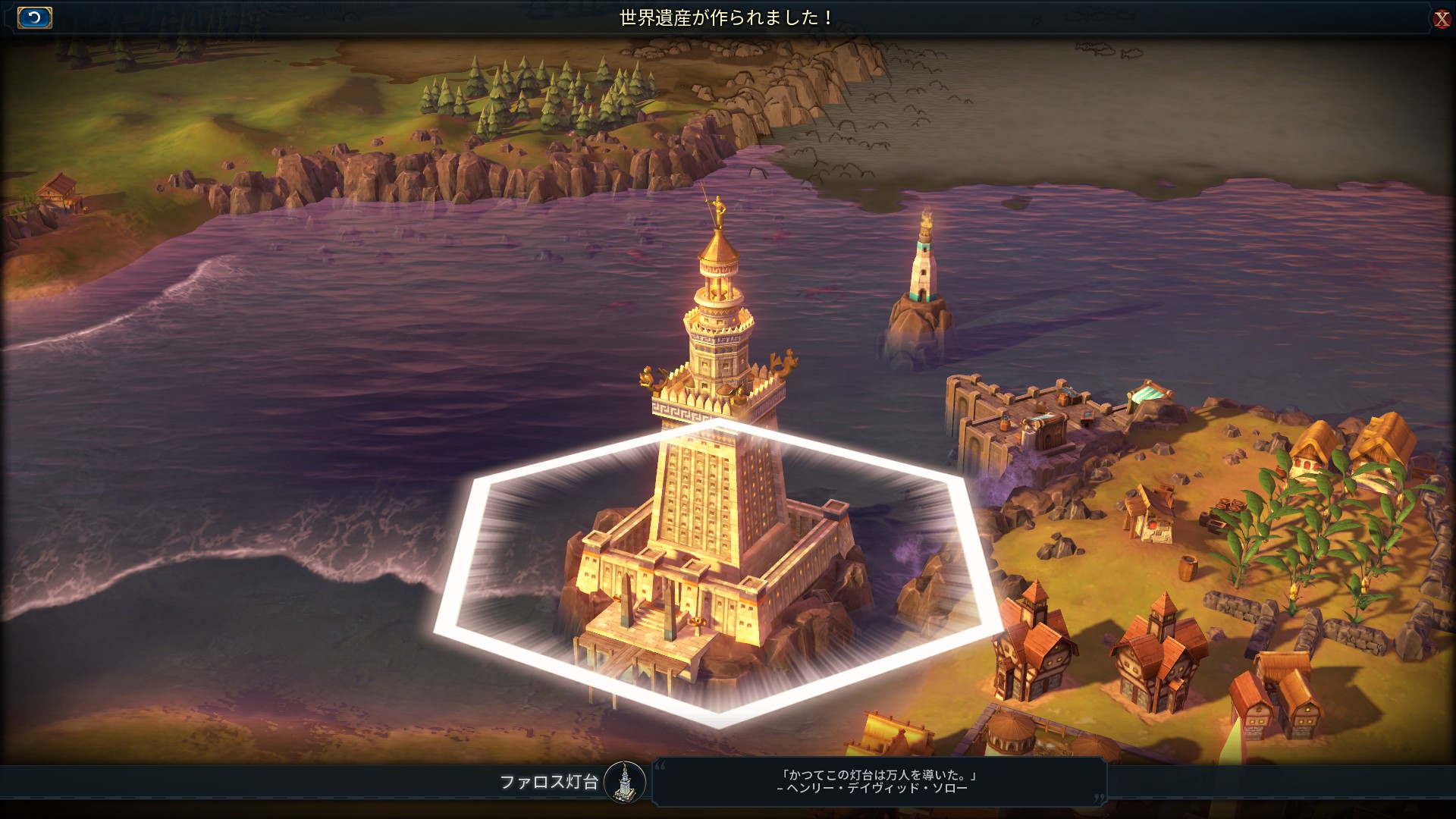Replay the wonder construction movie
The height and width of the screenshot is (819, 1456).
(x=34, y=17)
